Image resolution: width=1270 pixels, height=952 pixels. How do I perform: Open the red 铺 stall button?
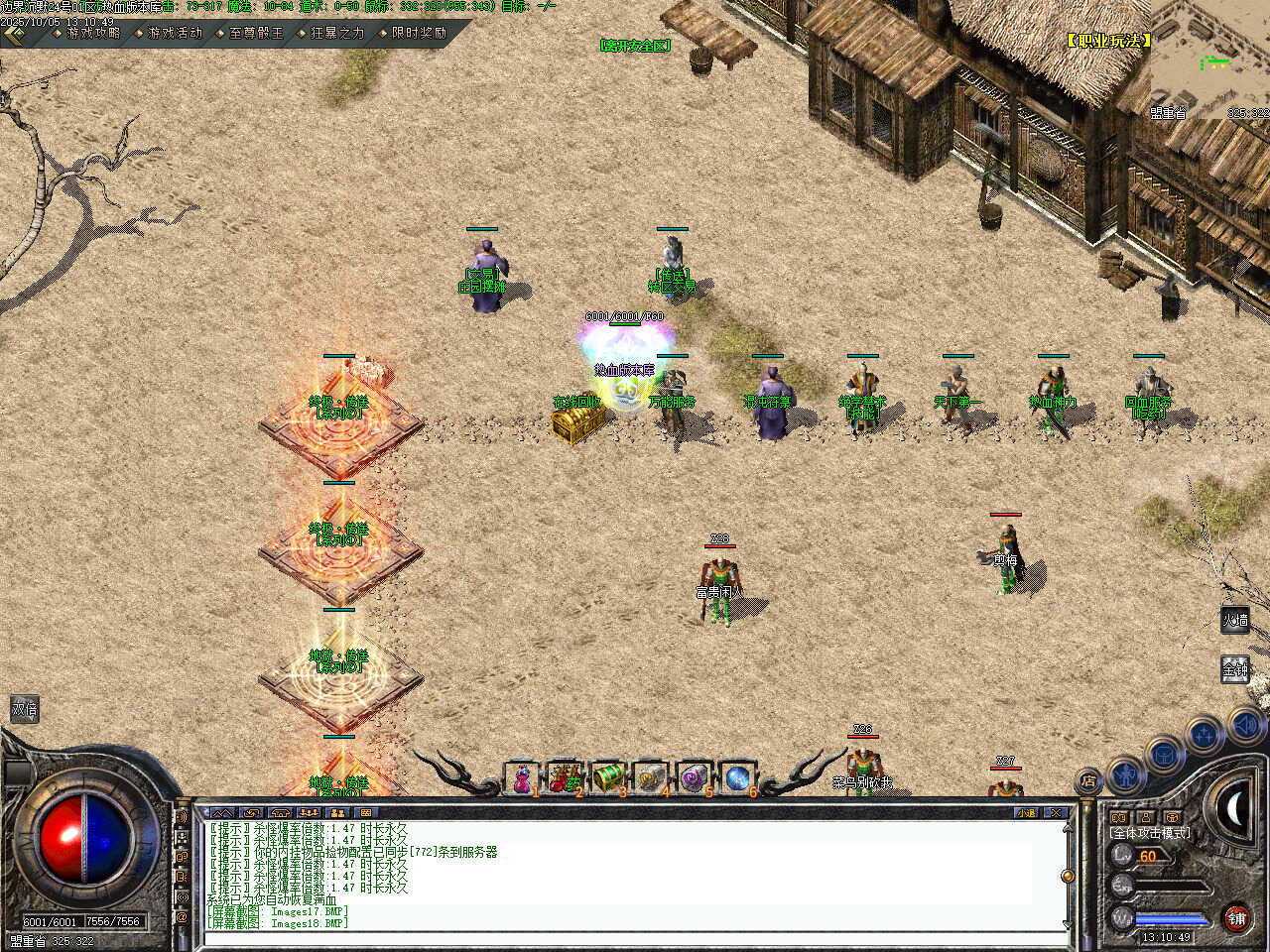(x=1236, y=918)
